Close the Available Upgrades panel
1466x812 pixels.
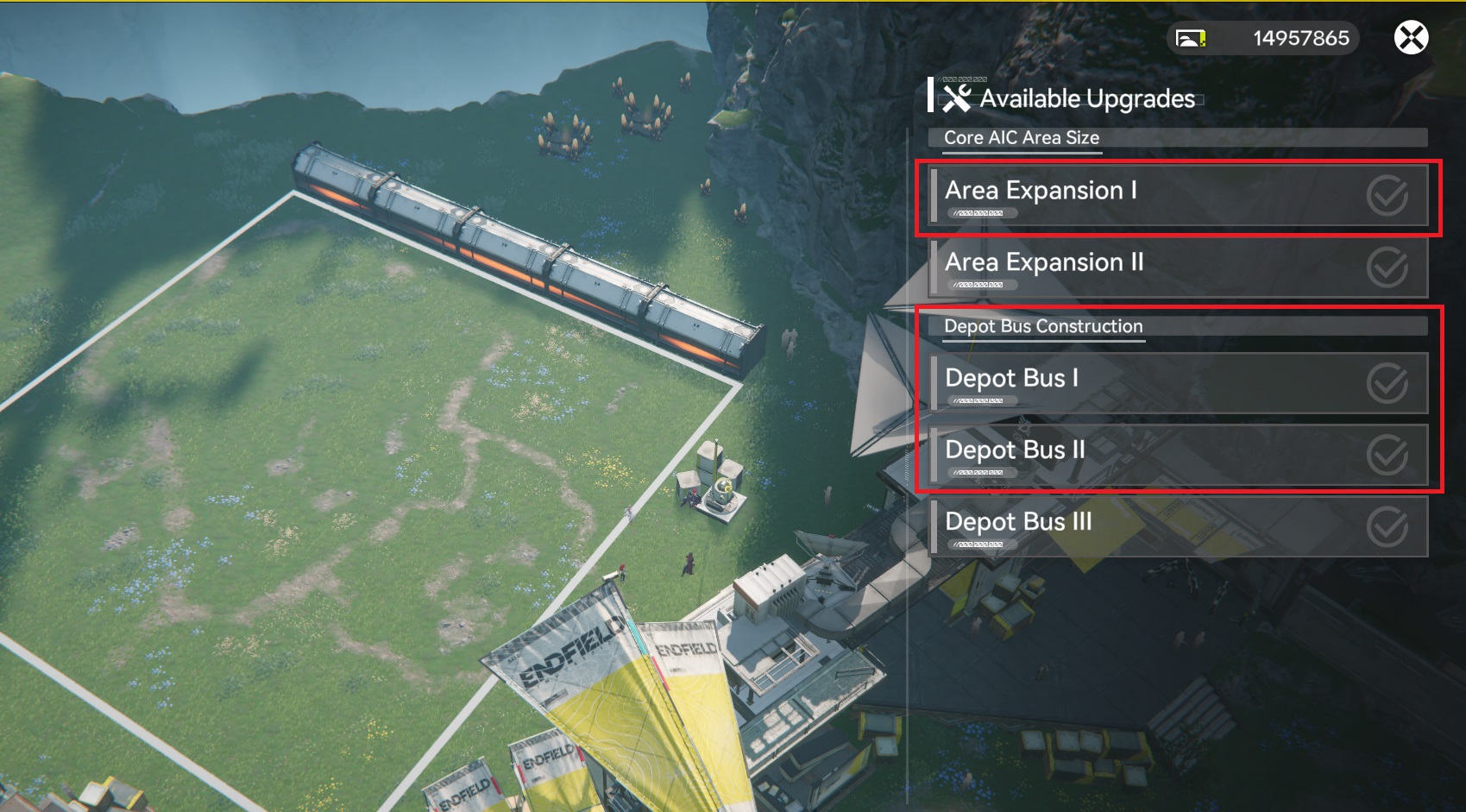tap(1411, 38)
